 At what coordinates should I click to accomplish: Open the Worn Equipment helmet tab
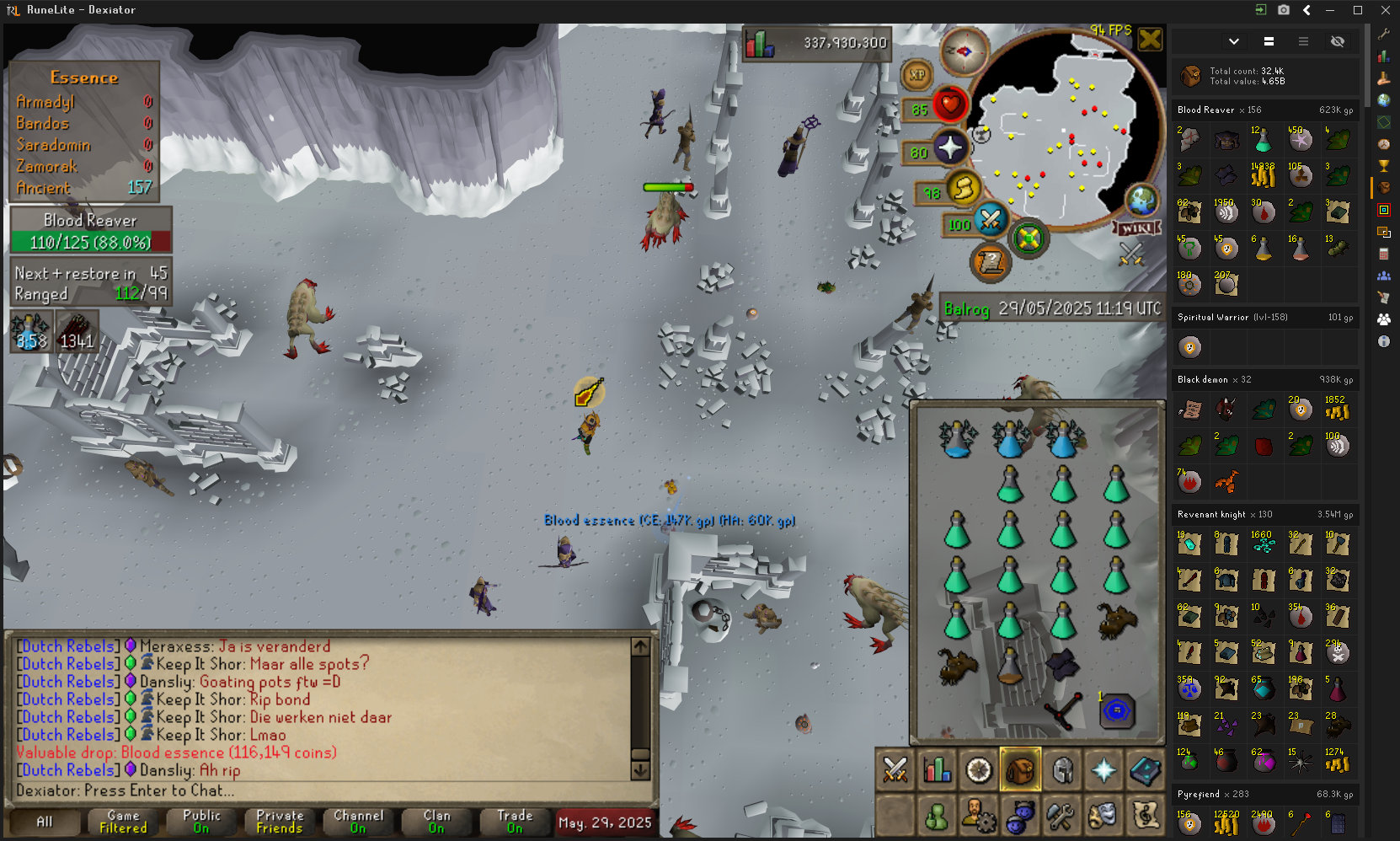(x=1062, y=769)
